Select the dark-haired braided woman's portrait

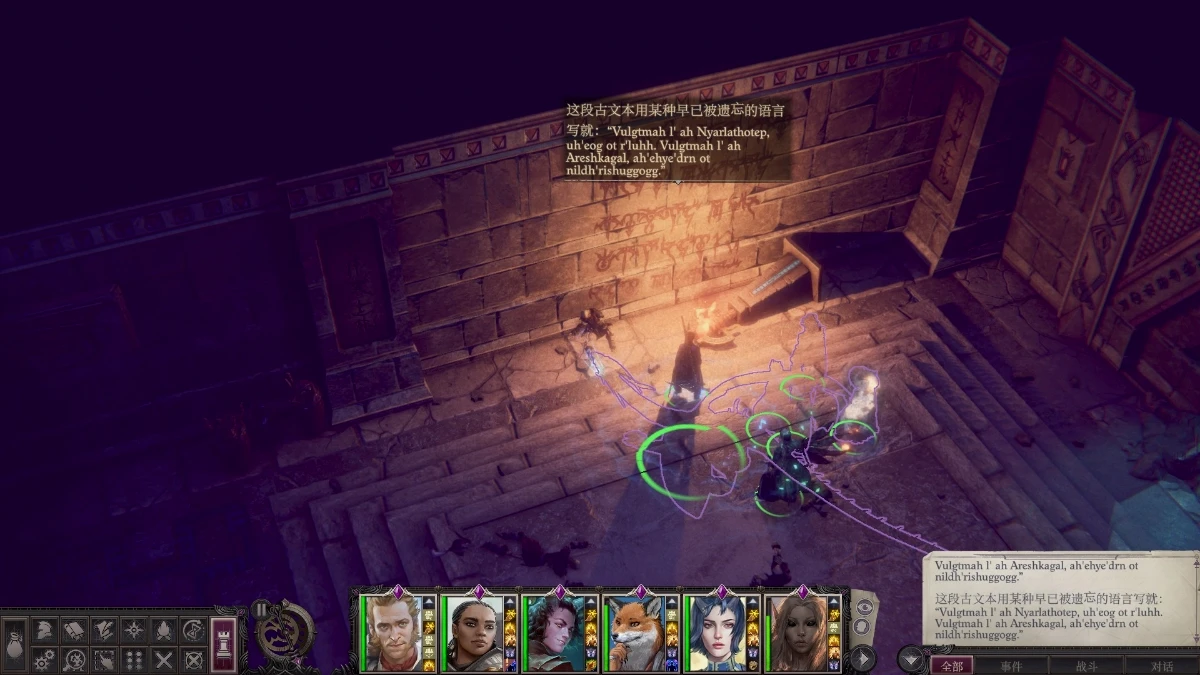[x=471, y=633]
